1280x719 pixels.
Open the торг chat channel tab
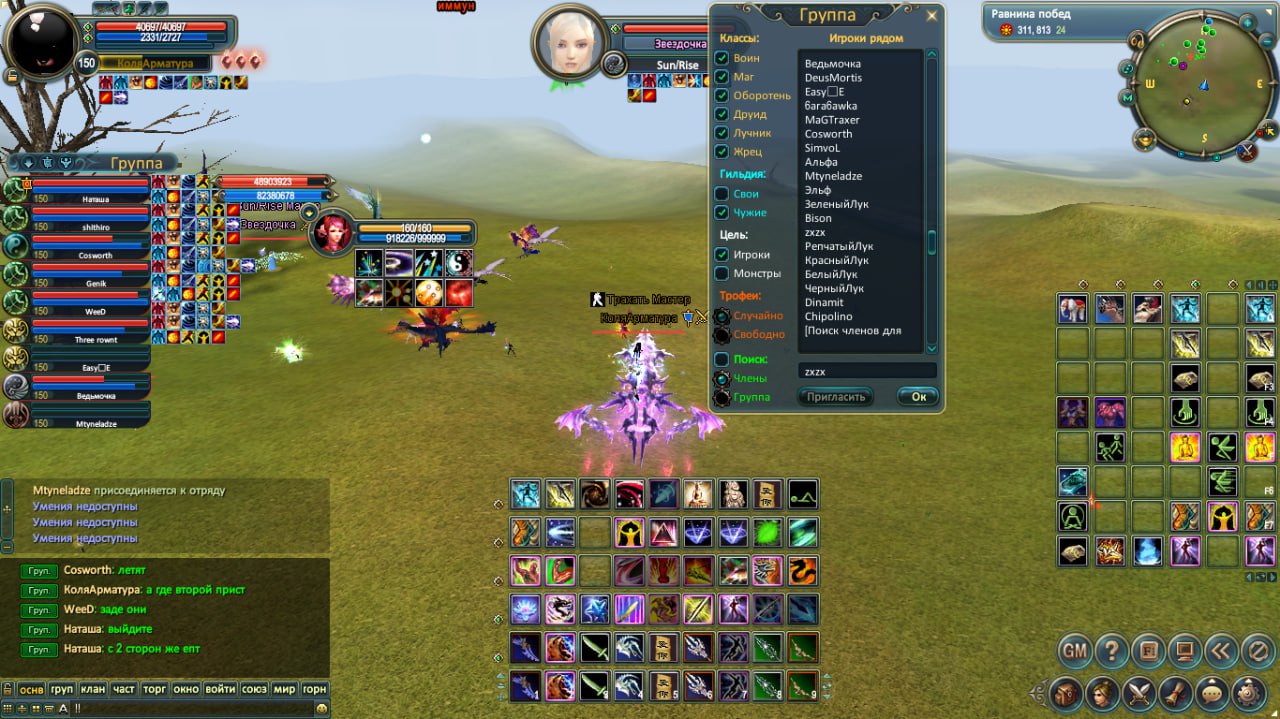[x=155, y=689]
